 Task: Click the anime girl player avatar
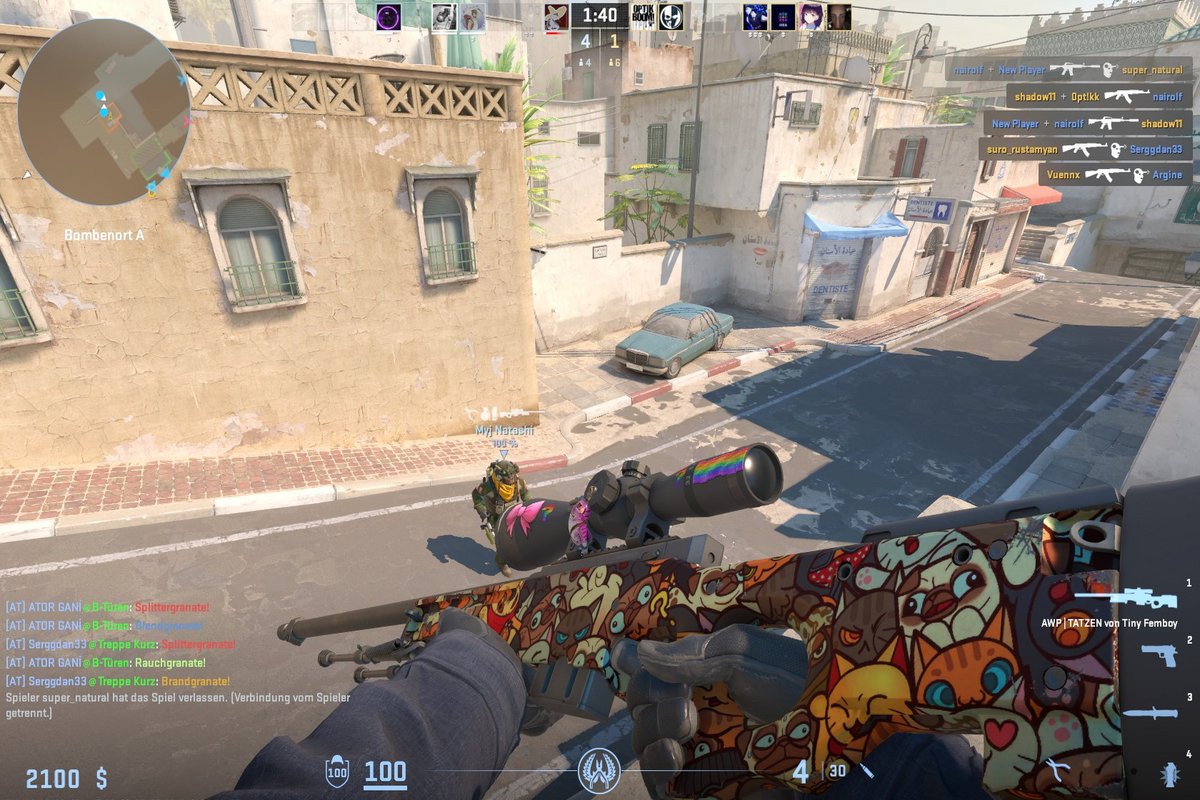click(811, 17)
